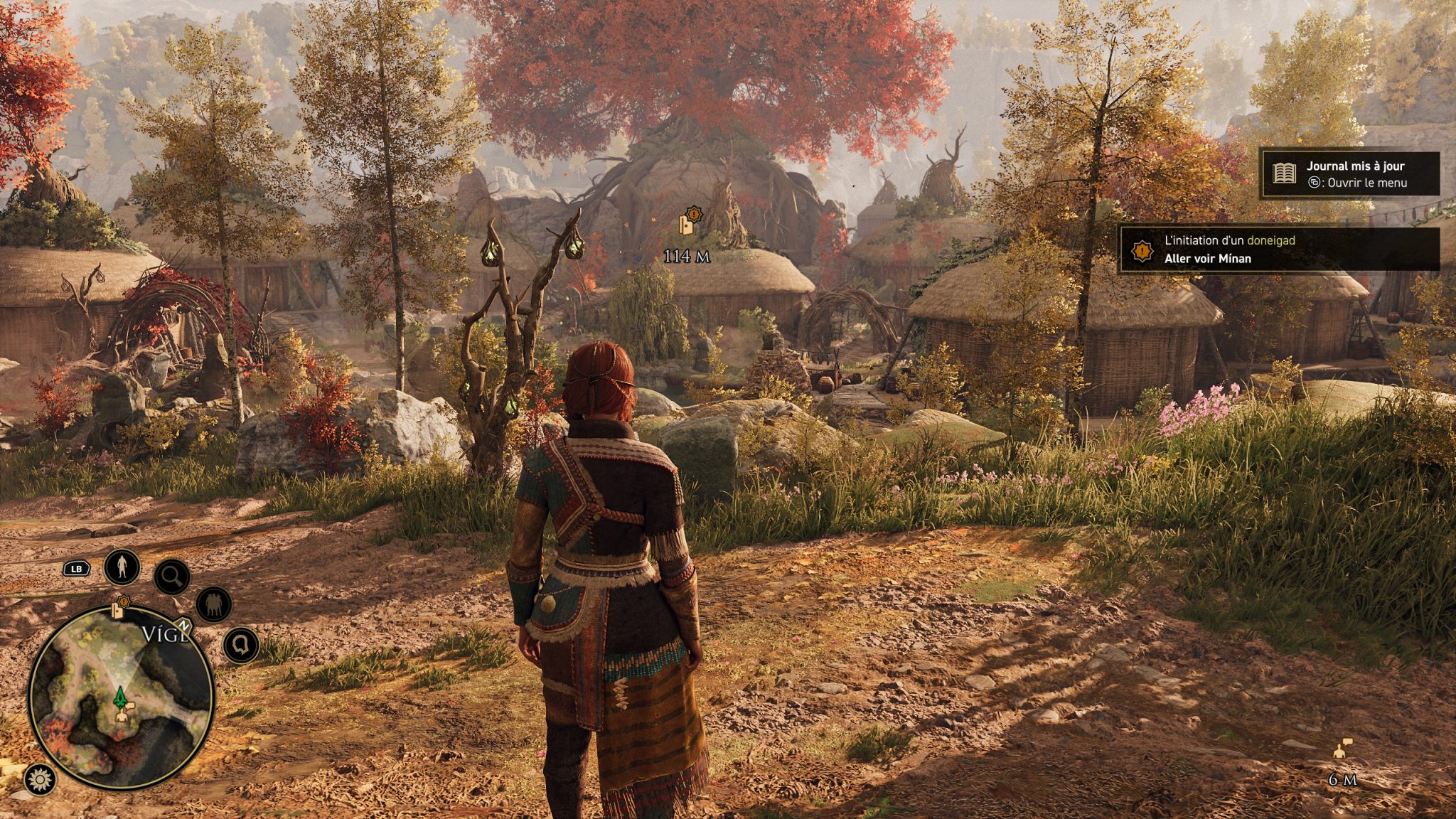Open the group of companions icon
The image size is (1456, 819).
pyautogui.click(x=213, y=604)
